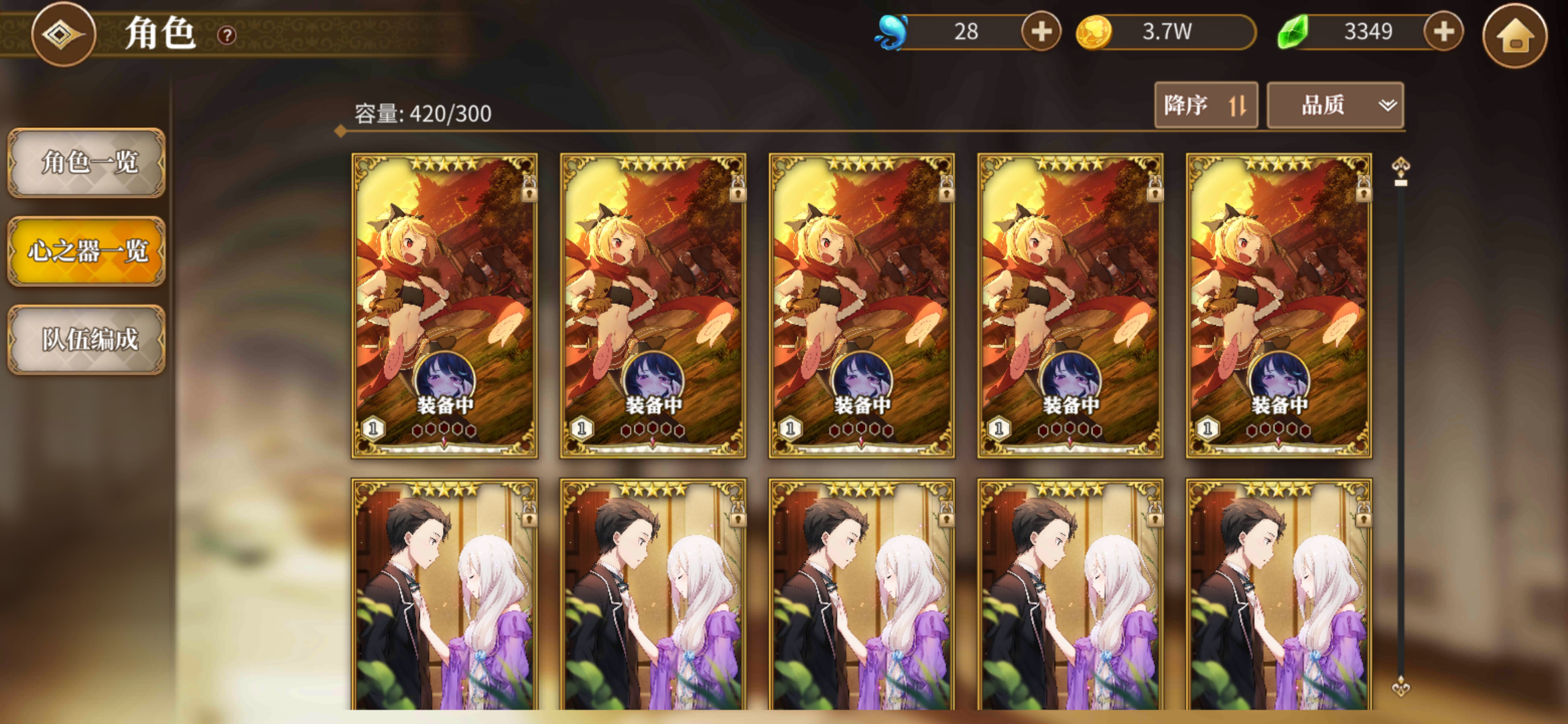Expand the chevron on the quality selector

coord(1386,105)
